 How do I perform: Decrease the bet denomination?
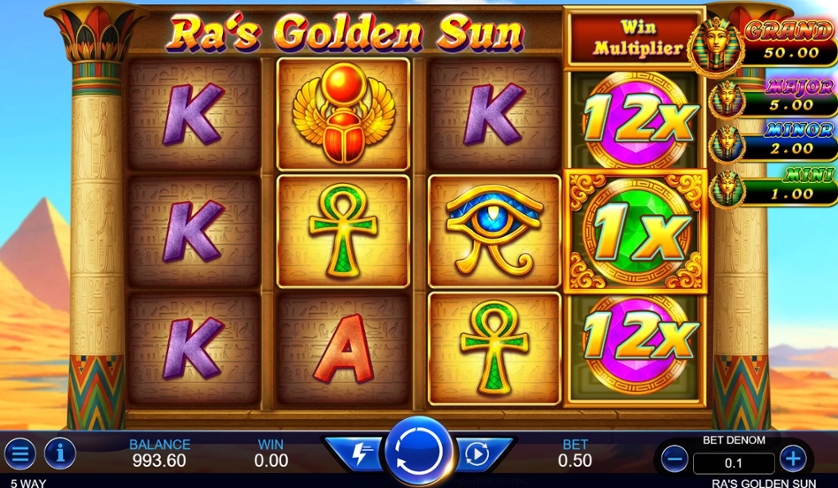click(x=674, y=459)
